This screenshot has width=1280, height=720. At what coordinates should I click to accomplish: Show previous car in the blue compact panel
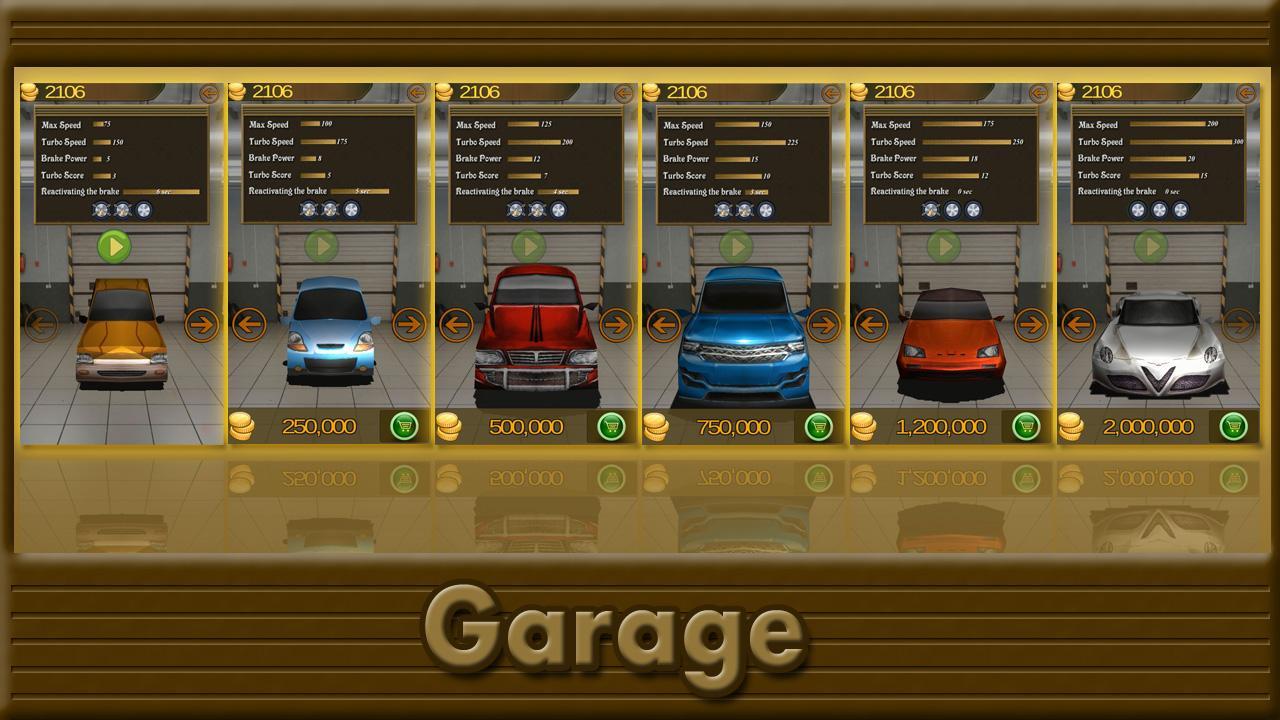point(248,324)
